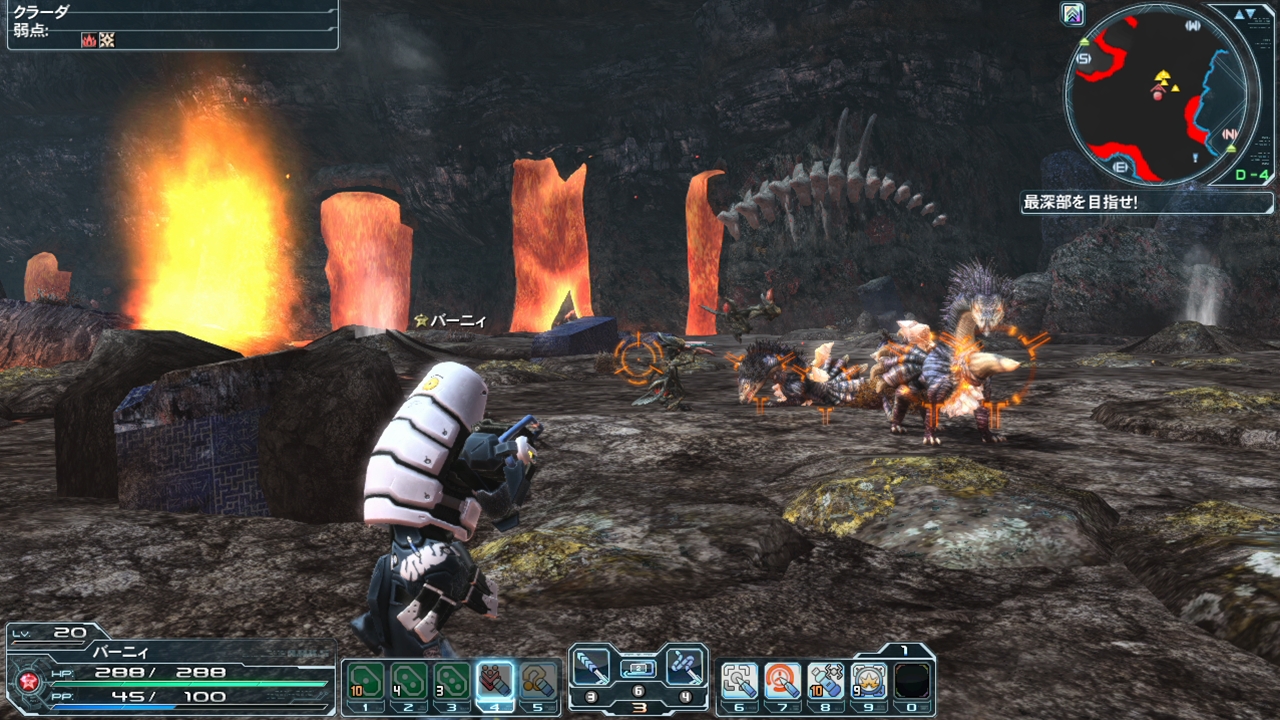The width and height of the screenshot is (1280, 720).
Task: Use the green recovery item with count 10
Action: 366,680
